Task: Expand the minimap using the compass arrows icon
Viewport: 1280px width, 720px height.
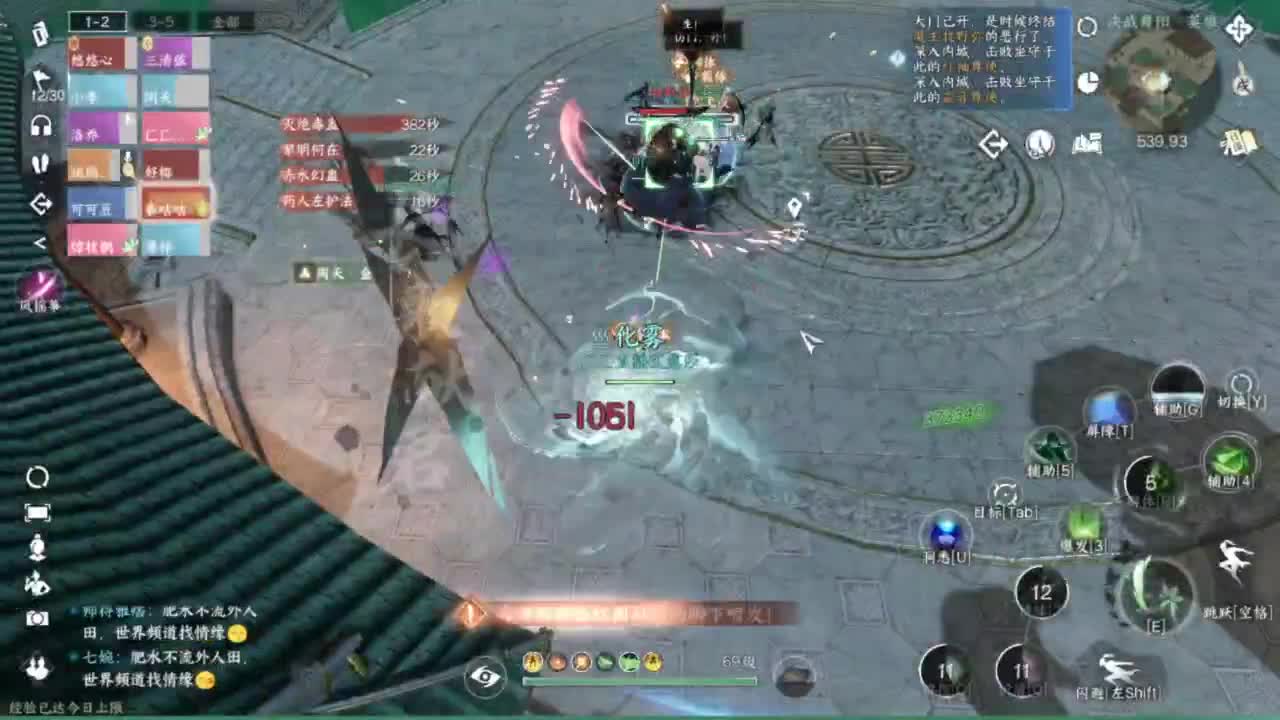Action: 1240,29
